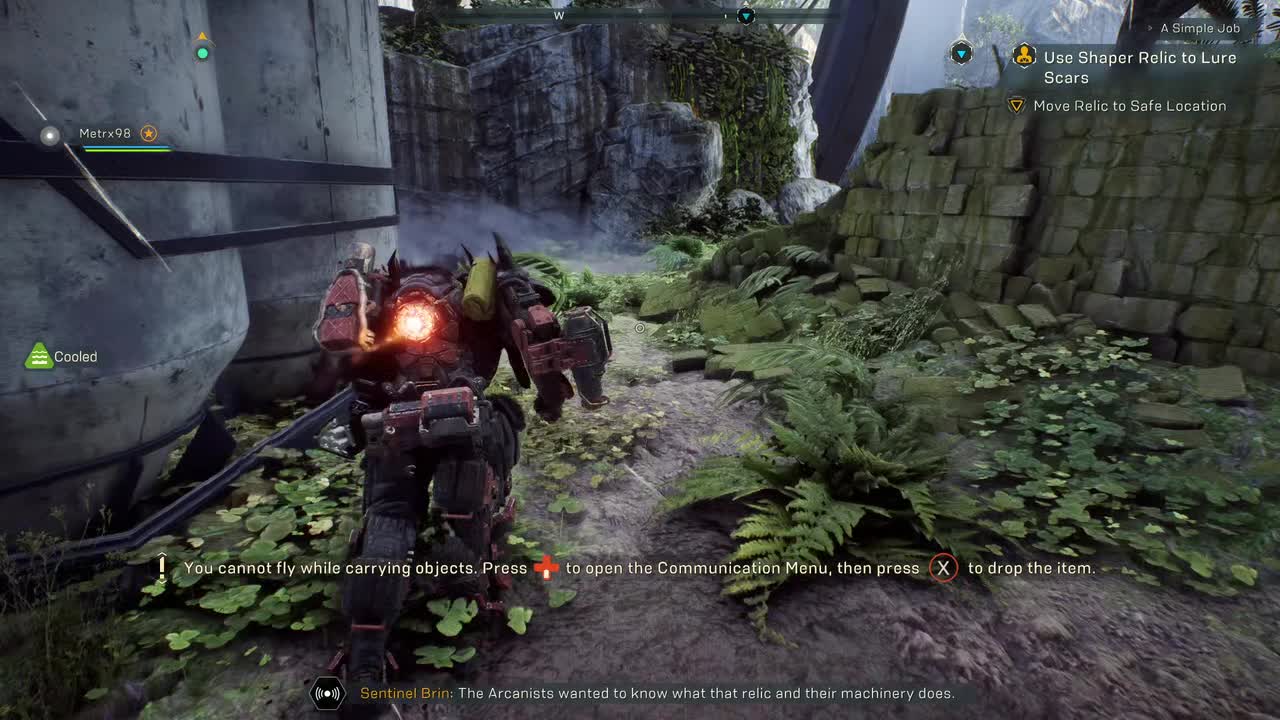Select the triangle relic marker icon

tap(1016, 105)
